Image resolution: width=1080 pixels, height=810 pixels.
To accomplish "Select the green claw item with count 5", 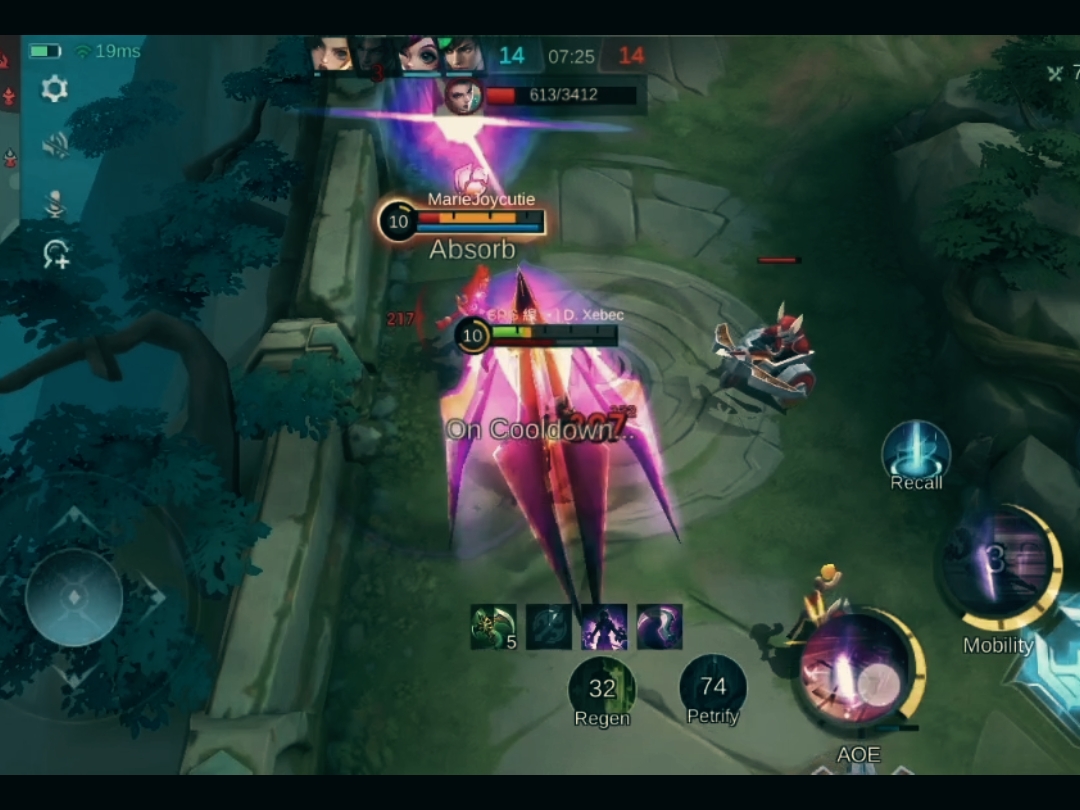I will pos(493,627).
